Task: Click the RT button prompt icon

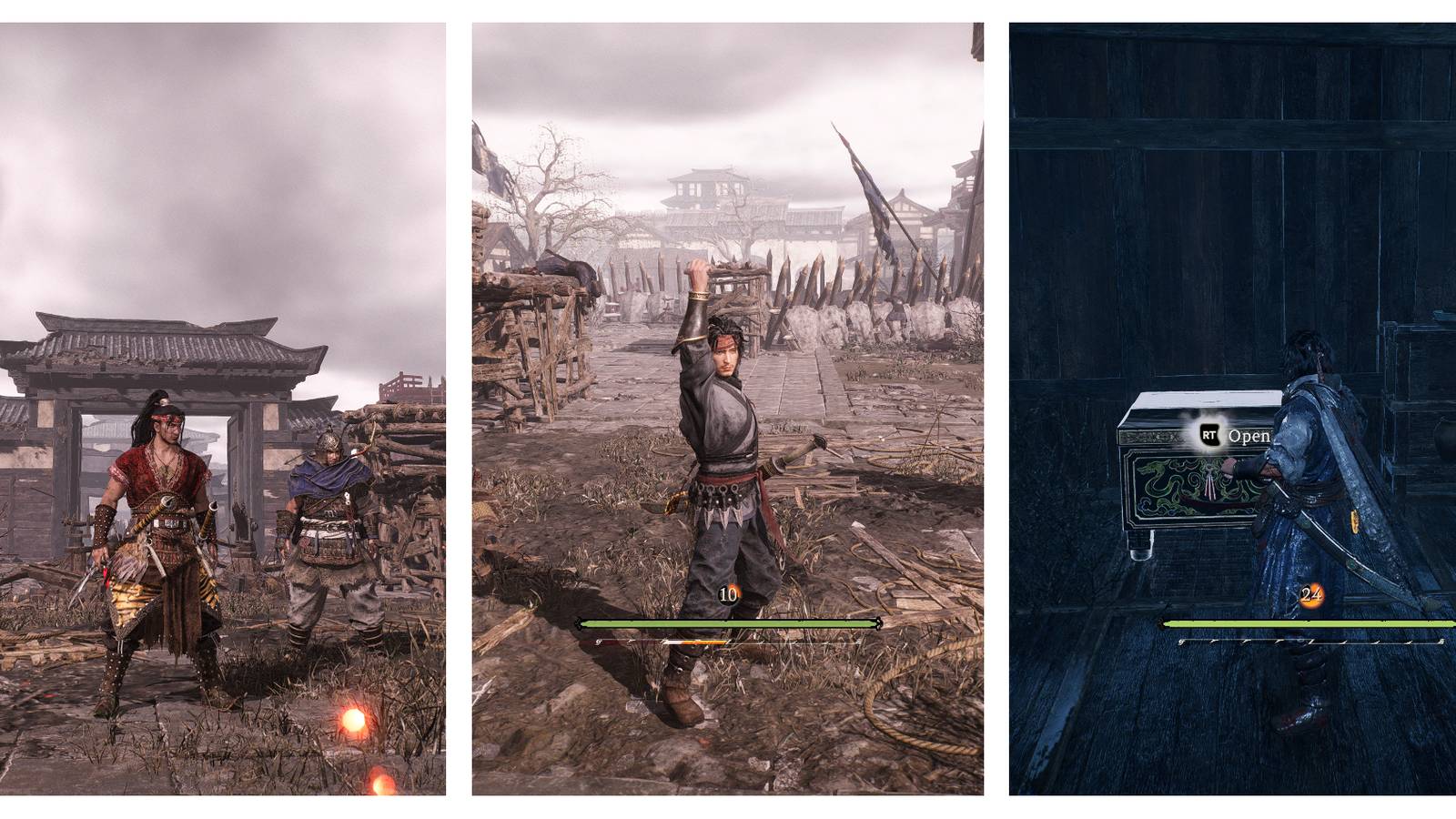Action: (x=1210, y=436)
